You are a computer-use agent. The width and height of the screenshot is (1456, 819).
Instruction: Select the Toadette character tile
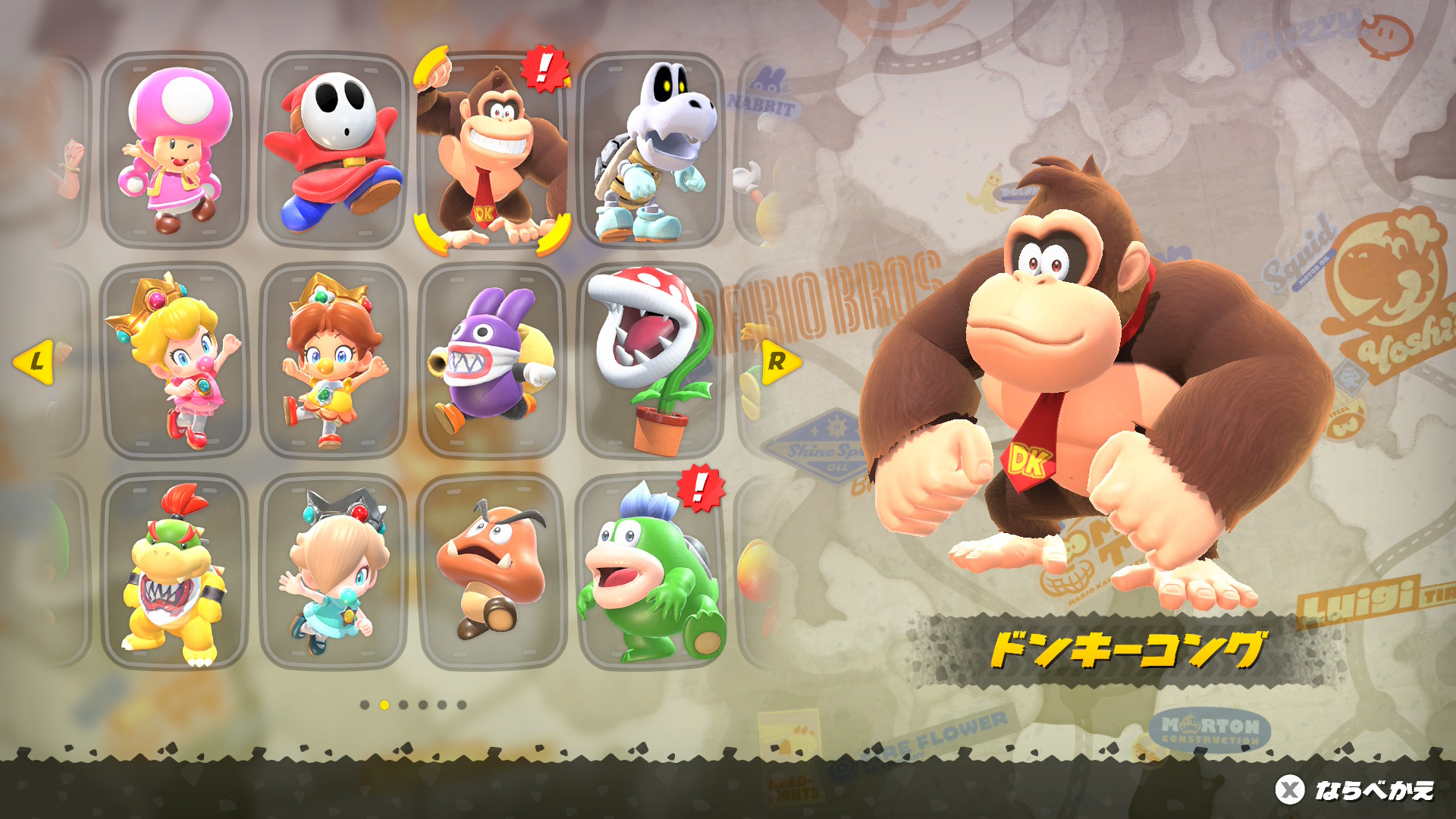(x=174, y=150)
